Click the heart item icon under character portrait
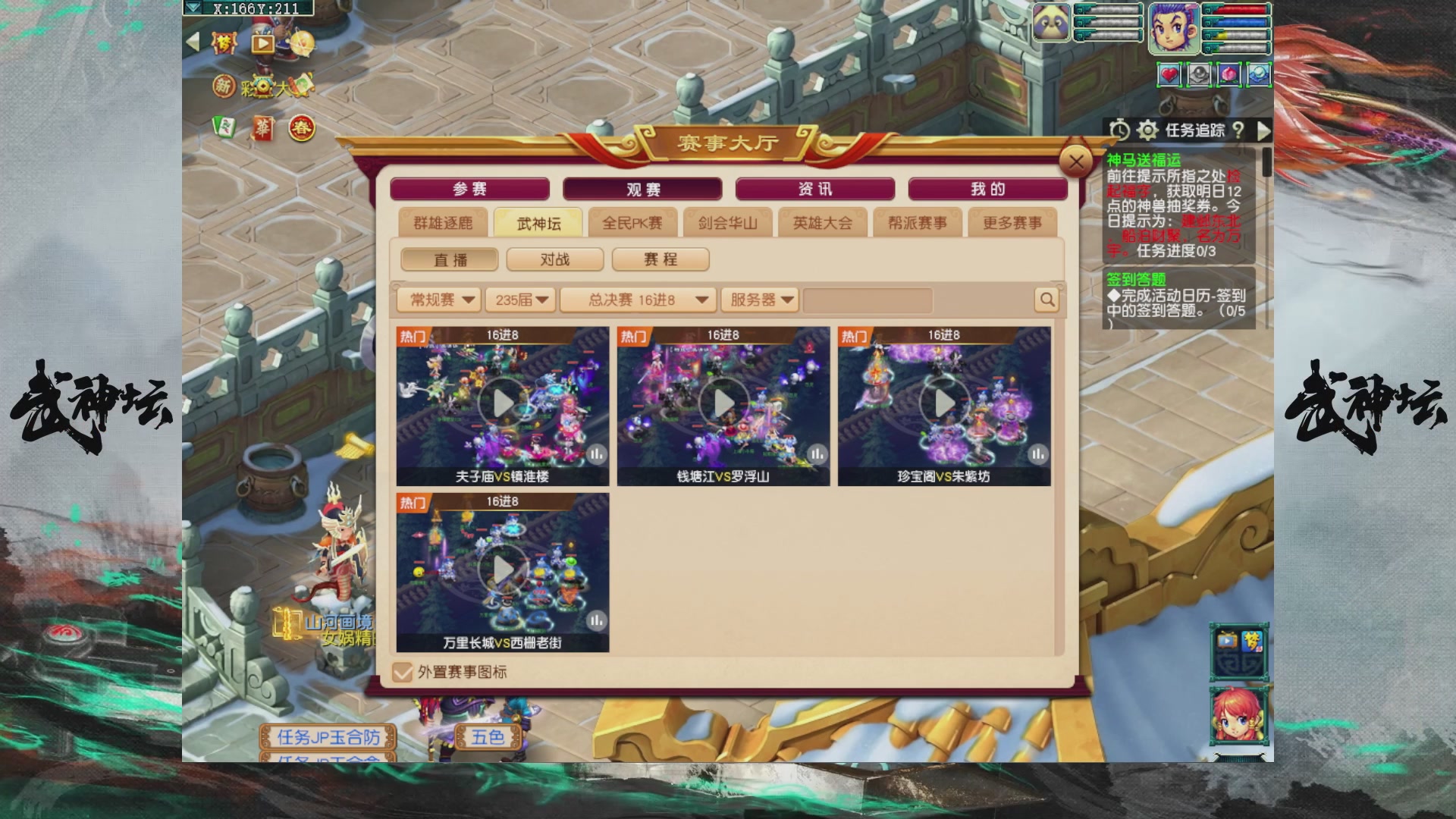Screen dimensions: 1456x819 [x=1169, y=75]
